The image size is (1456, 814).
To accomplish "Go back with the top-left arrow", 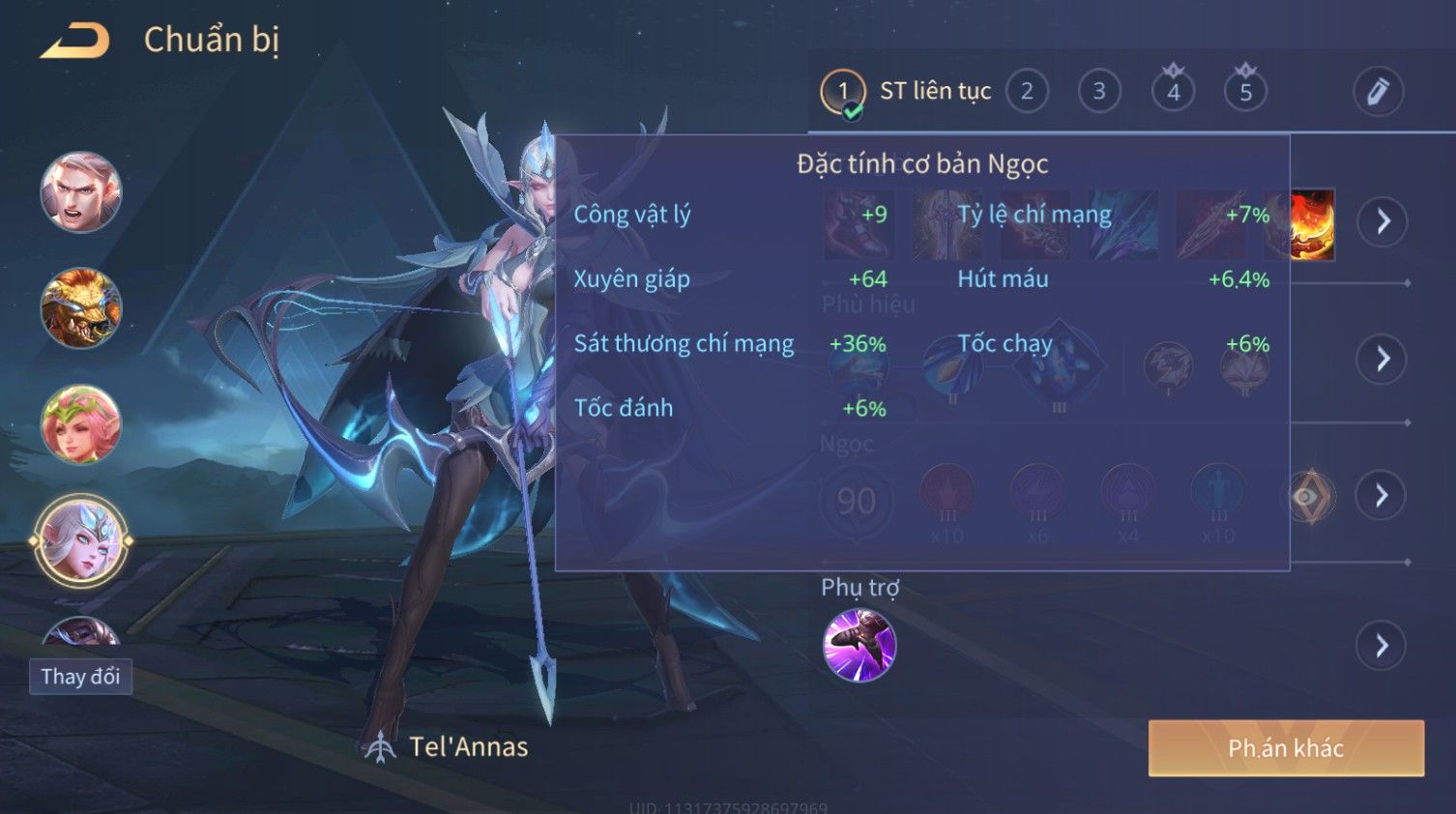I will (75, 41).
